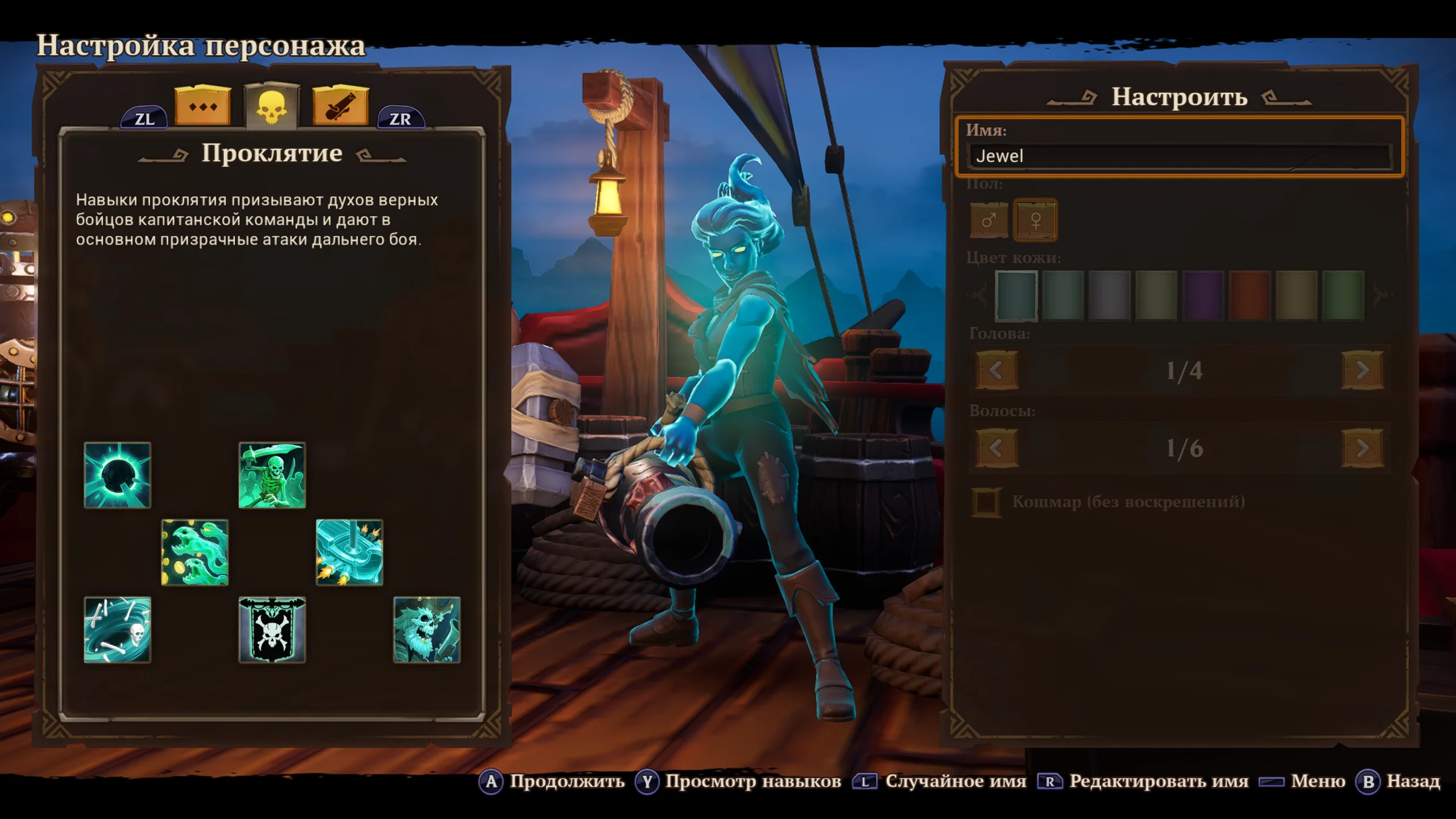Viewport: 1456px width, 819px height.
Task: Pick the orange-red skin color swatch
Action: pos(1250,295)
